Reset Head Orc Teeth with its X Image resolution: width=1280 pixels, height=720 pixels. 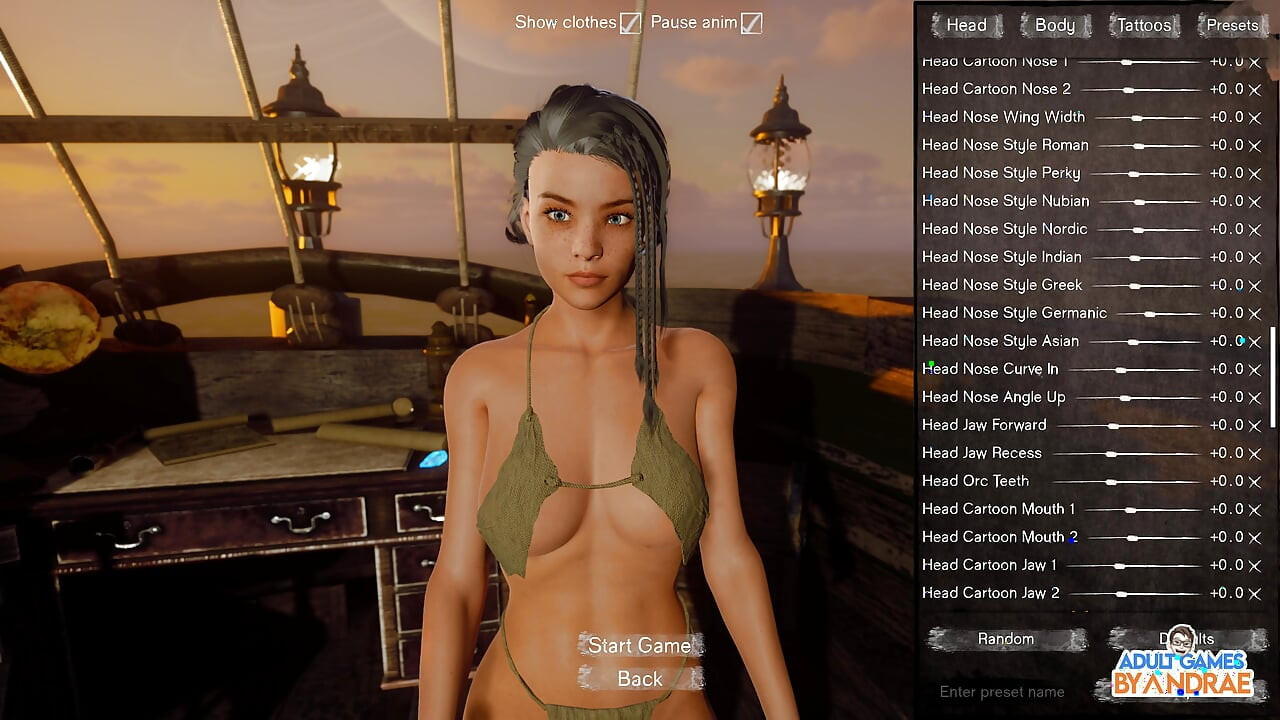point(1254,482)
